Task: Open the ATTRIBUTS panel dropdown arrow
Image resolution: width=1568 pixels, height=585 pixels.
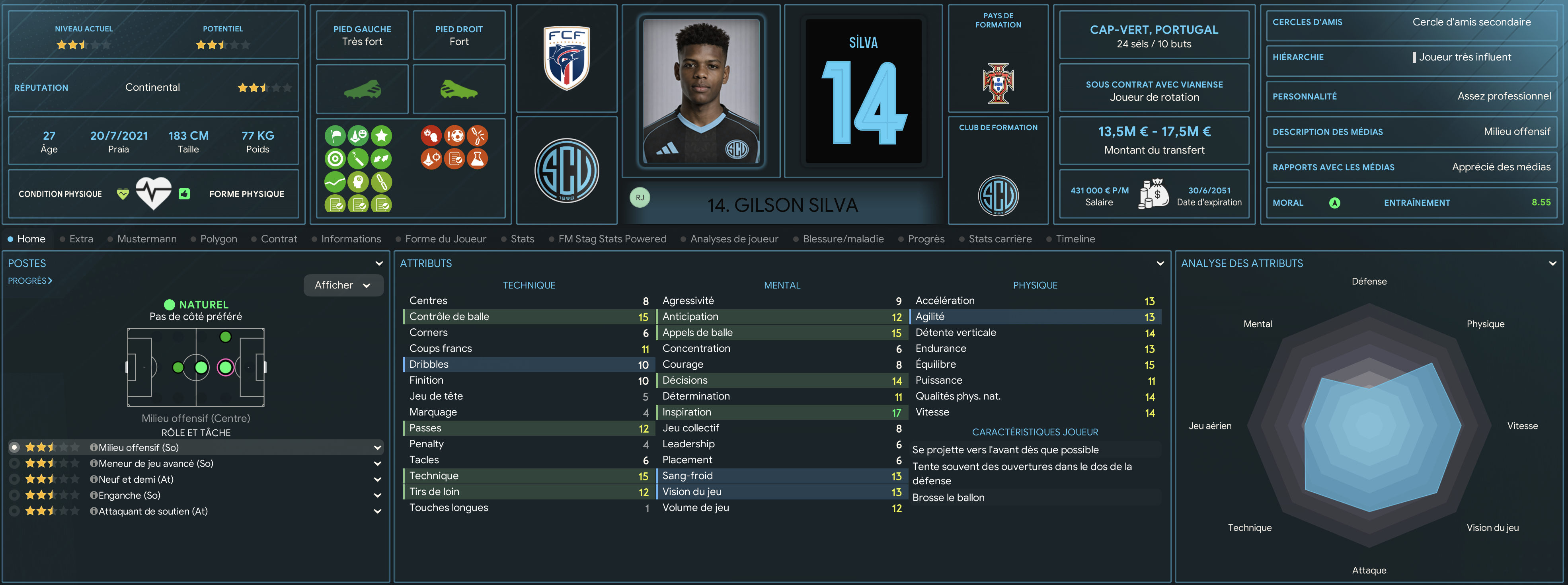Action: 1160,263
